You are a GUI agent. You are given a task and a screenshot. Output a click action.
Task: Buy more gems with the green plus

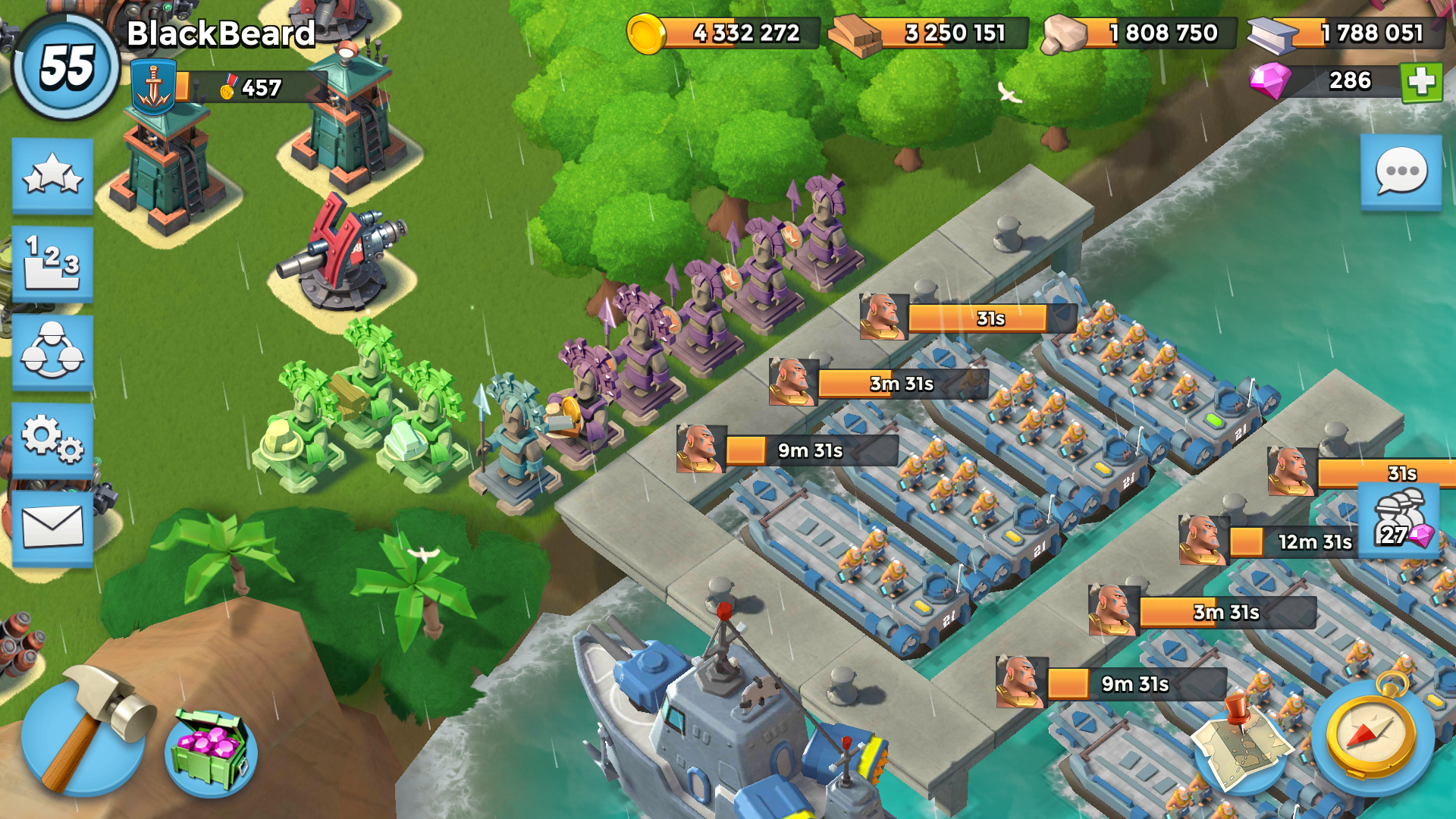click(x=1420, y=83)
